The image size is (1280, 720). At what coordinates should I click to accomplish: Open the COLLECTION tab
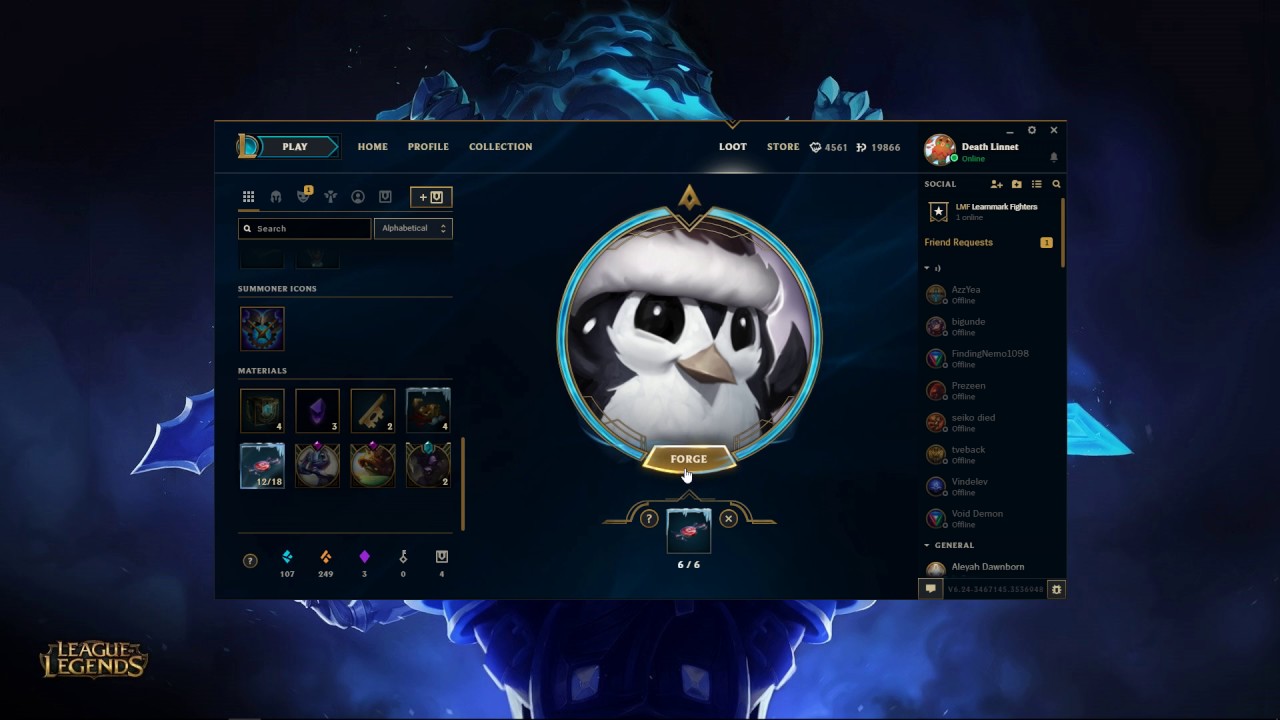click(500, 147)
